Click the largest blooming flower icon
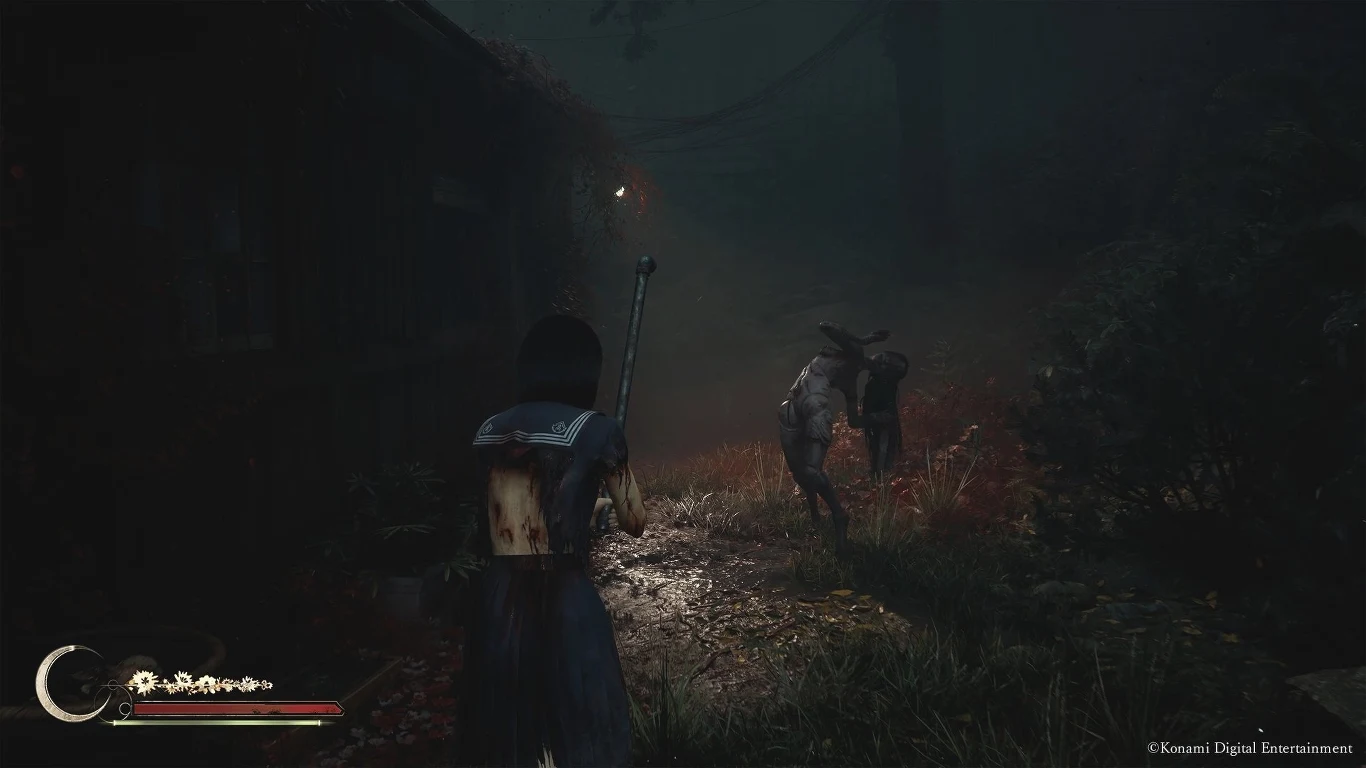 [145, 681]
